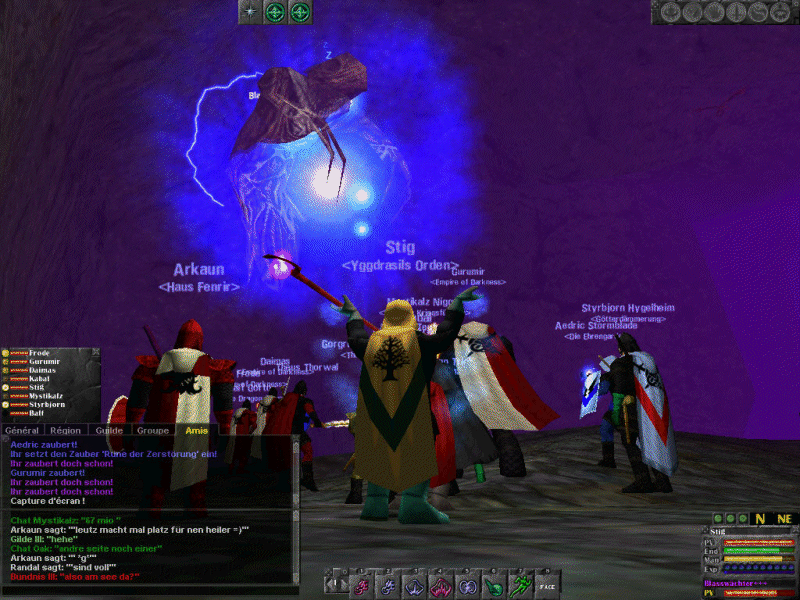
Task: Target group member Balf
Action: point(36,413)
